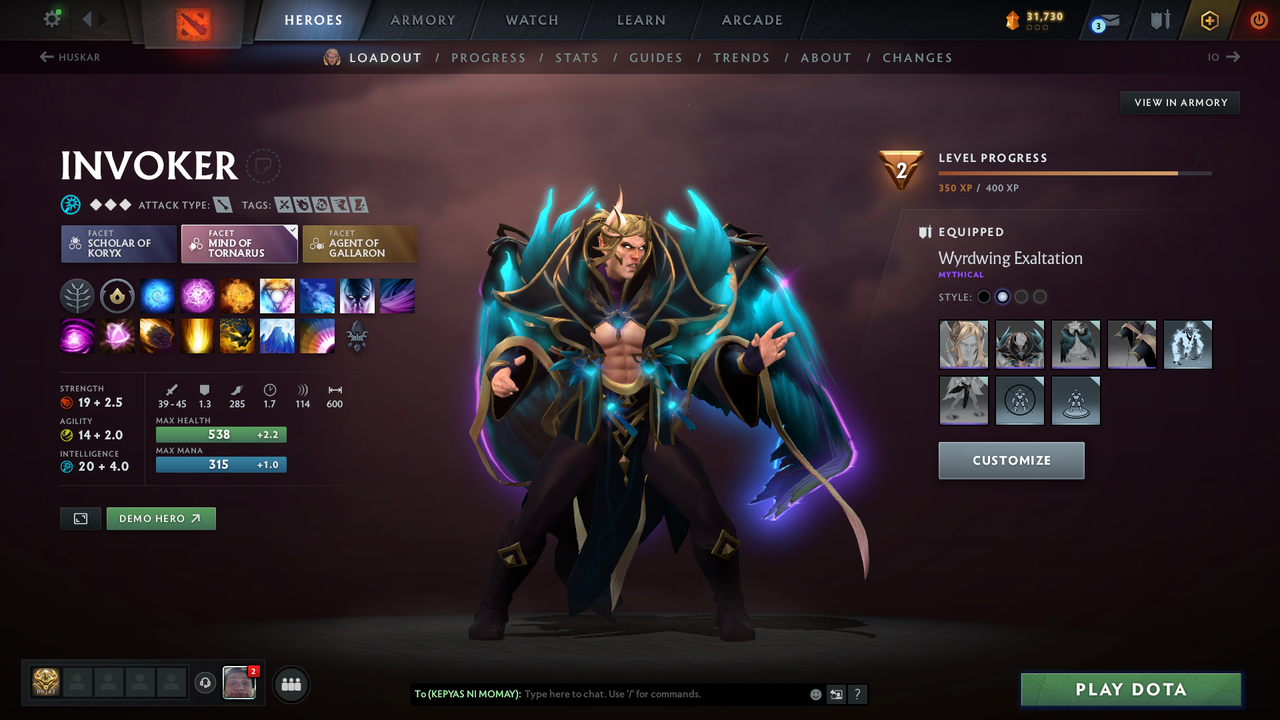The width and height of the screenshot is (1280, 720).
Task: Select the Mind of Tornarus facet
Action: (x=239, y=243)
